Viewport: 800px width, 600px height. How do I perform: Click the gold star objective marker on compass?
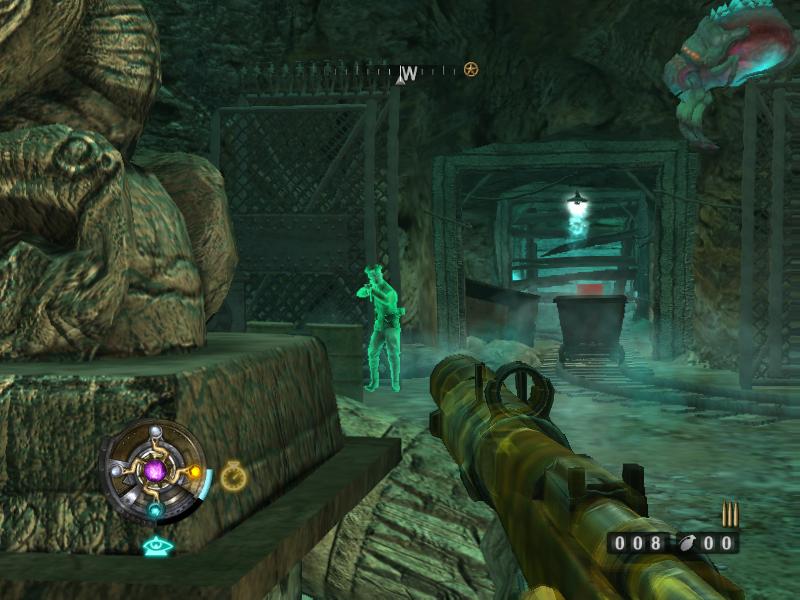pyautogui.click(x=470, y=69)
